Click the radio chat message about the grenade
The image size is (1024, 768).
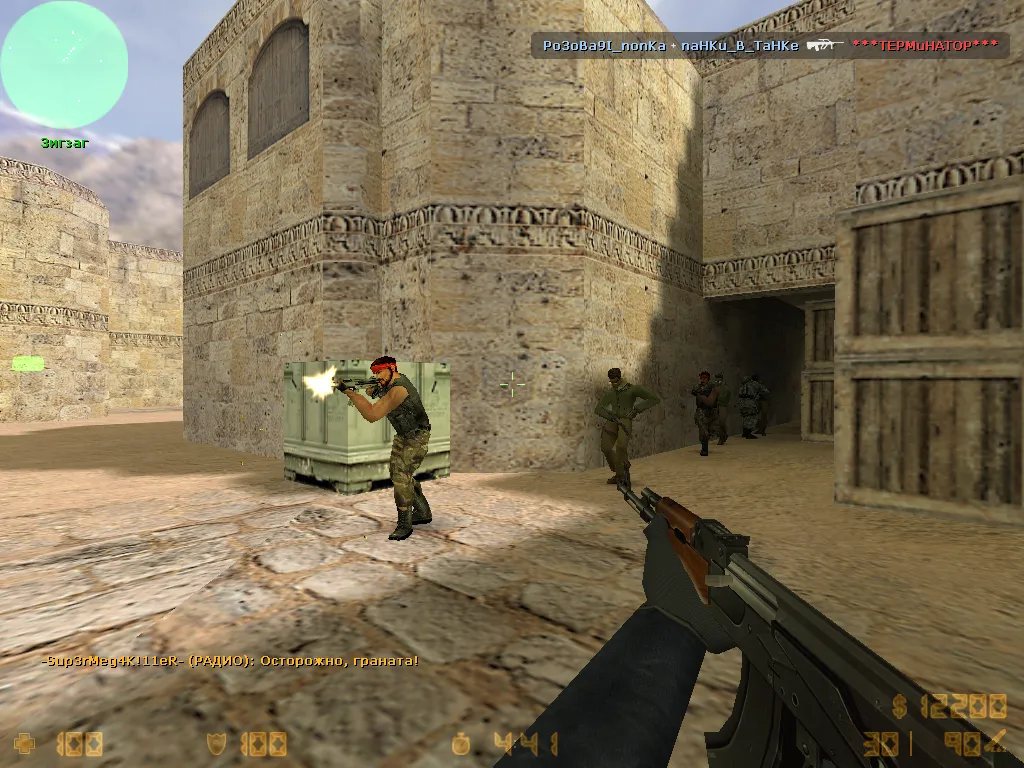coord(230,661)
